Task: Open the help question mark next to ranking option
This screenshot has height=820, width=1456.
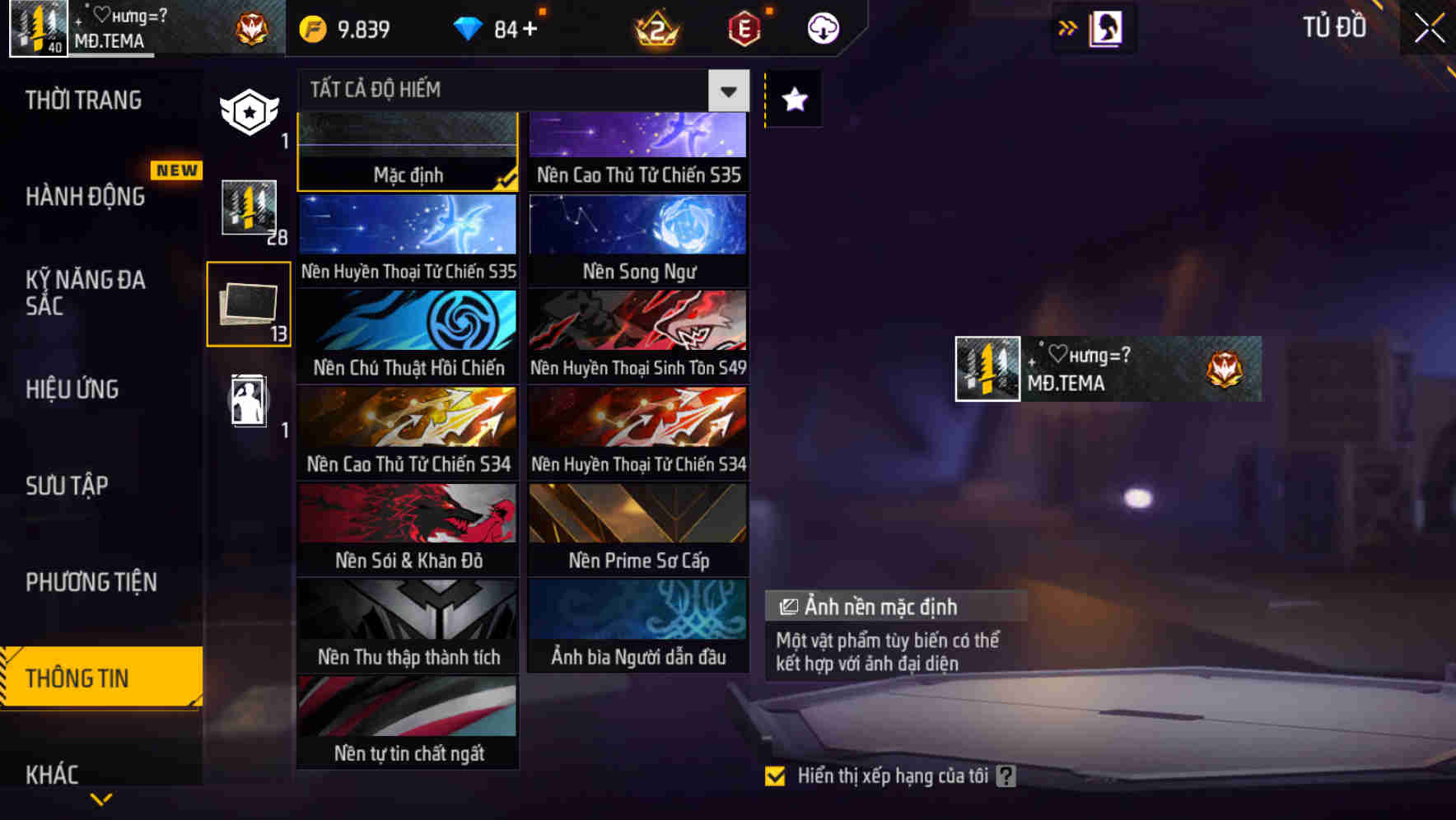Action: coord(1006,775)
